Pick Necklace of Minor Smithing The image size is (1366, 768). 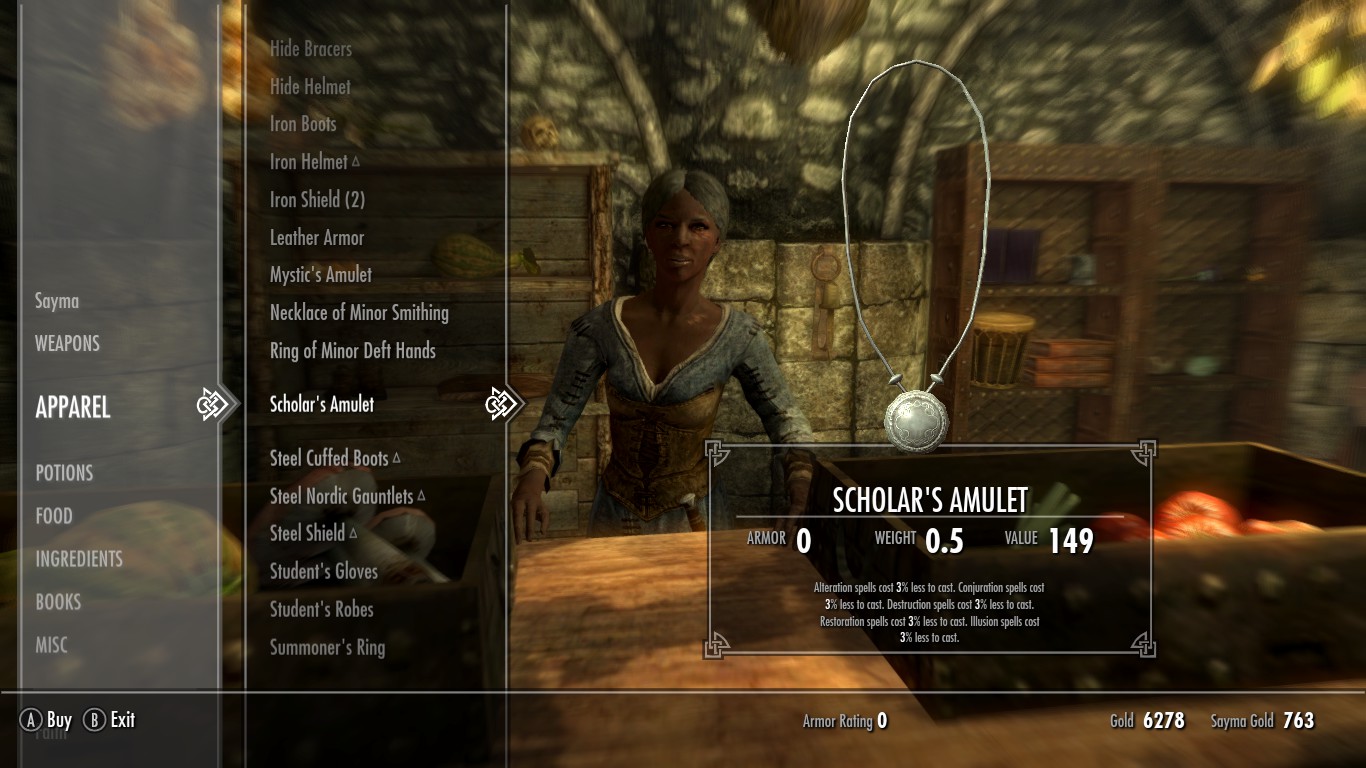359,313
